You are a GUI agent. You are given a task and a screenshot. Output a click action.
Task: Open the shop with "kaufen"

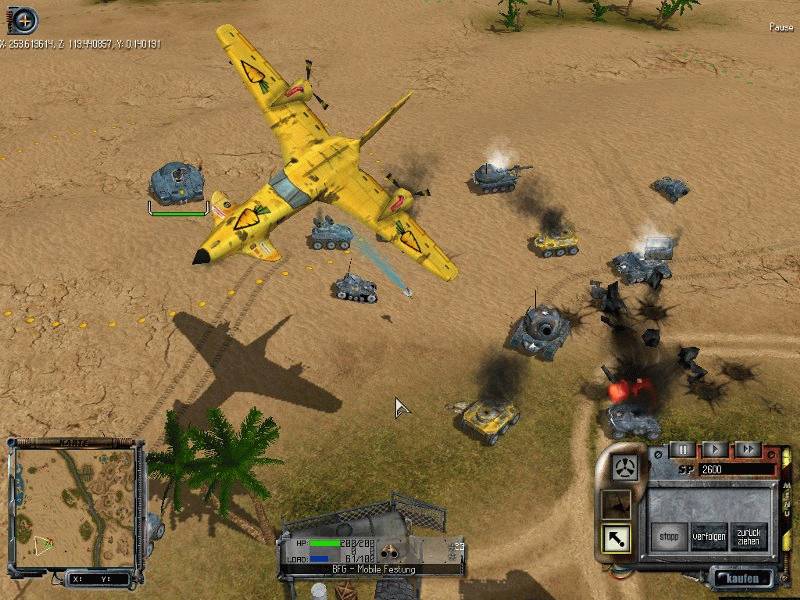tap(742, 578)
